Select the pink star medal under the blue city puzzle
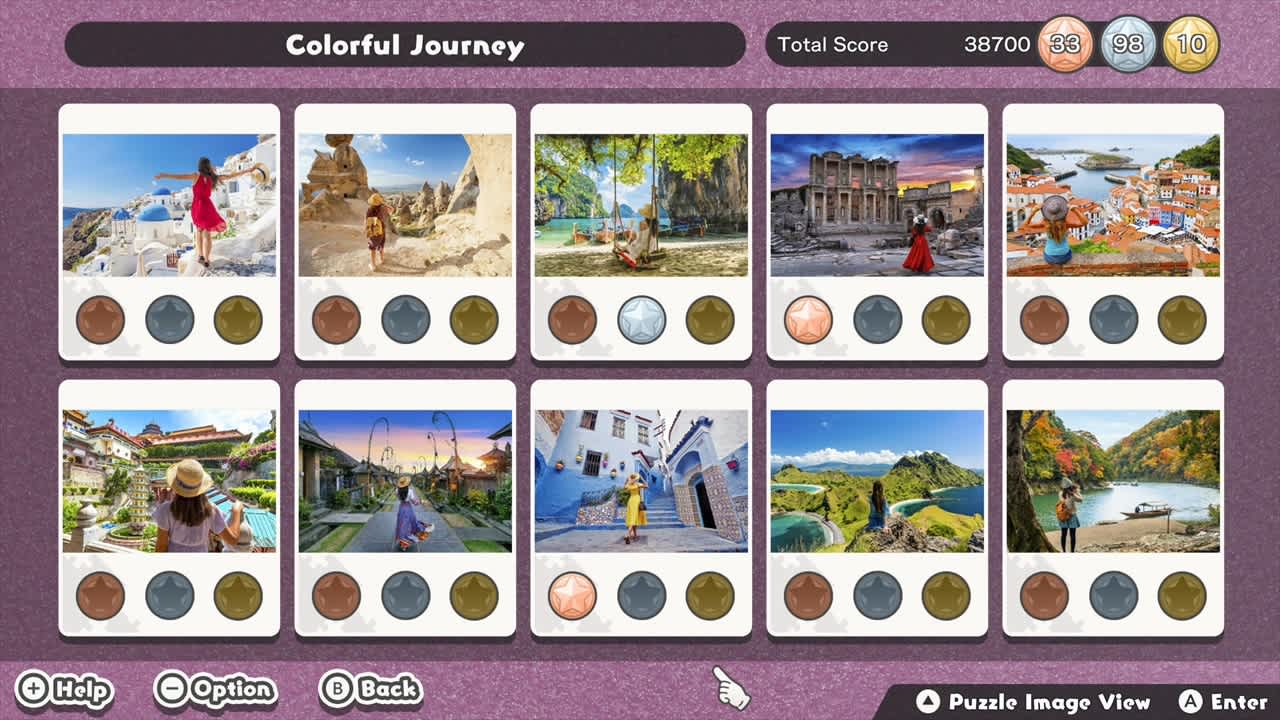Screen dimensions: 1280x720 pyautogui.click(x=571, y=595)
